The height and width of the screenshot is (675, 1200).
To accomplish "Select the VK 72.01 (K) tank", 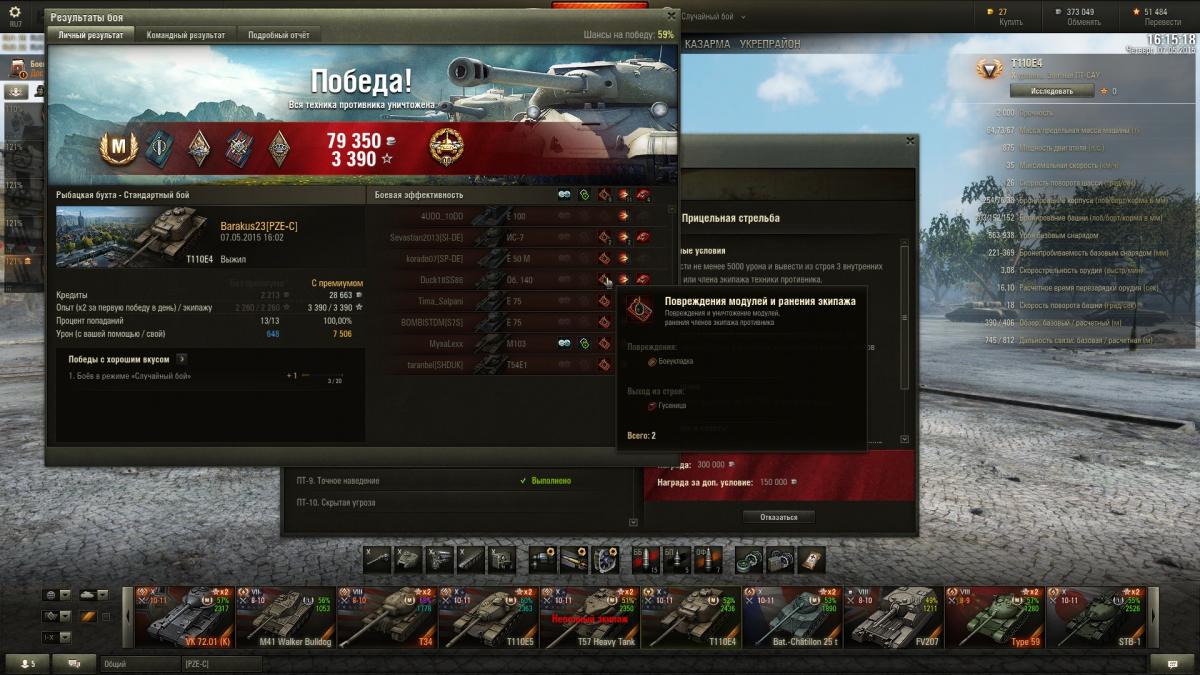I will point(184,616).
